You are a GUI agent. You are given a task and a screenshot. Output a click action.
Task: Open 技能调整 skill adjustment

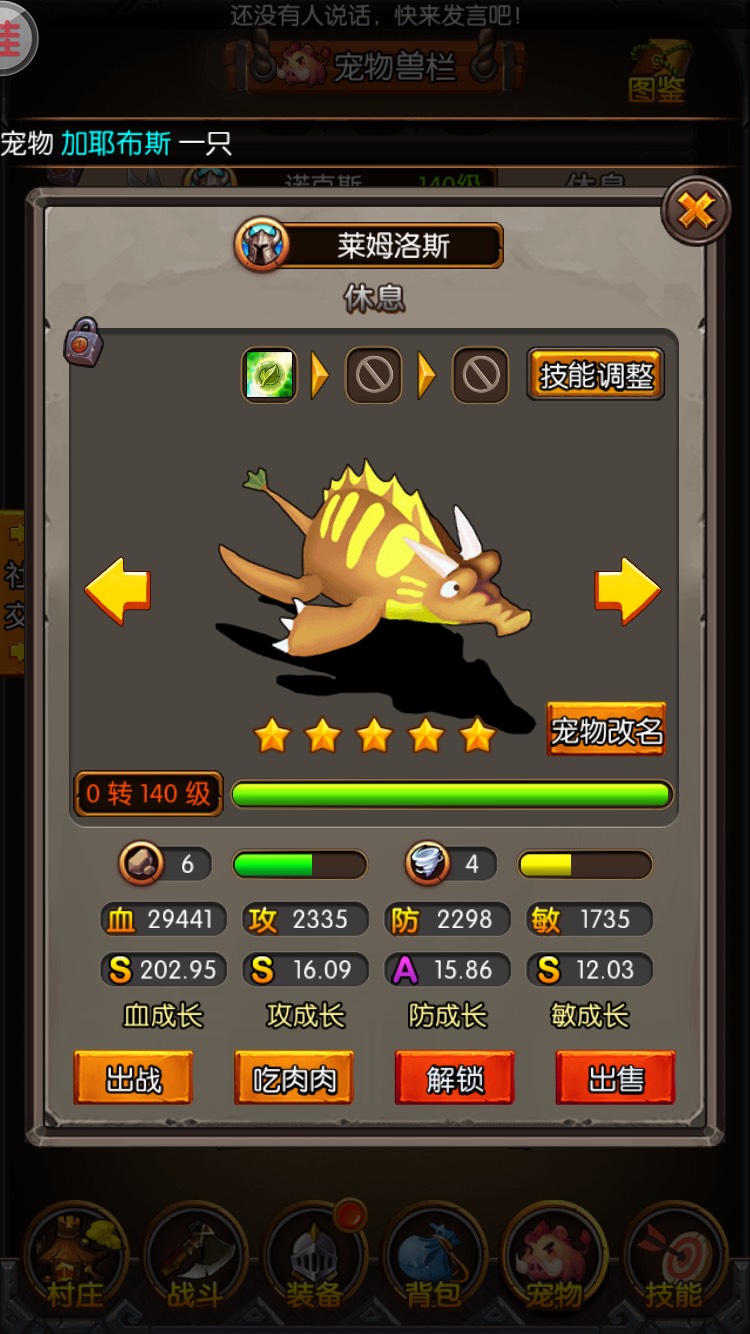(x=595, y=376)
